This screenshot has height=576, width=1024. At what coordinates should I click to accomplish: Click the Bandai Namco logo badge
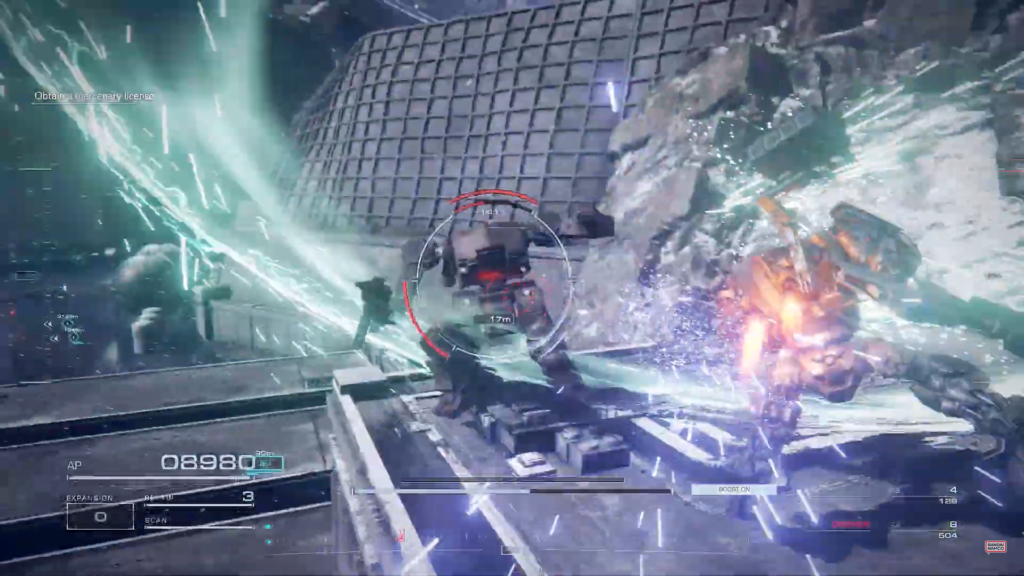click(995, 546)
